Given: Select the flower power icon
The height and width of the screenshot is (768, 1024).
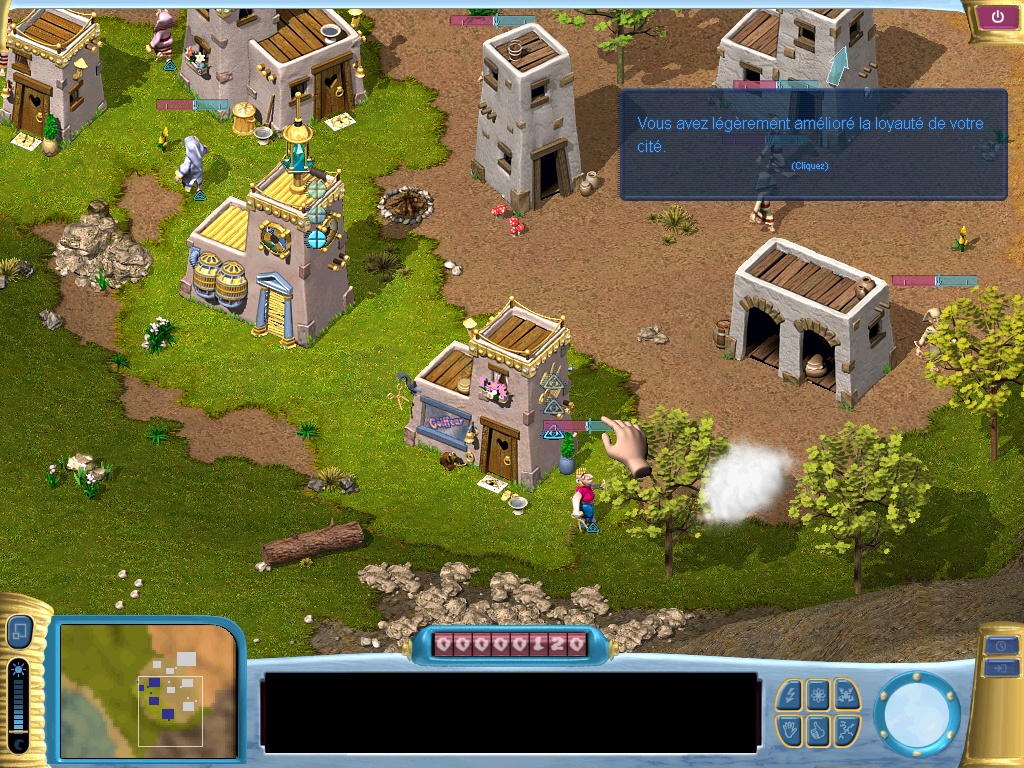Looking at the screenshot, I should click(818, 694).
